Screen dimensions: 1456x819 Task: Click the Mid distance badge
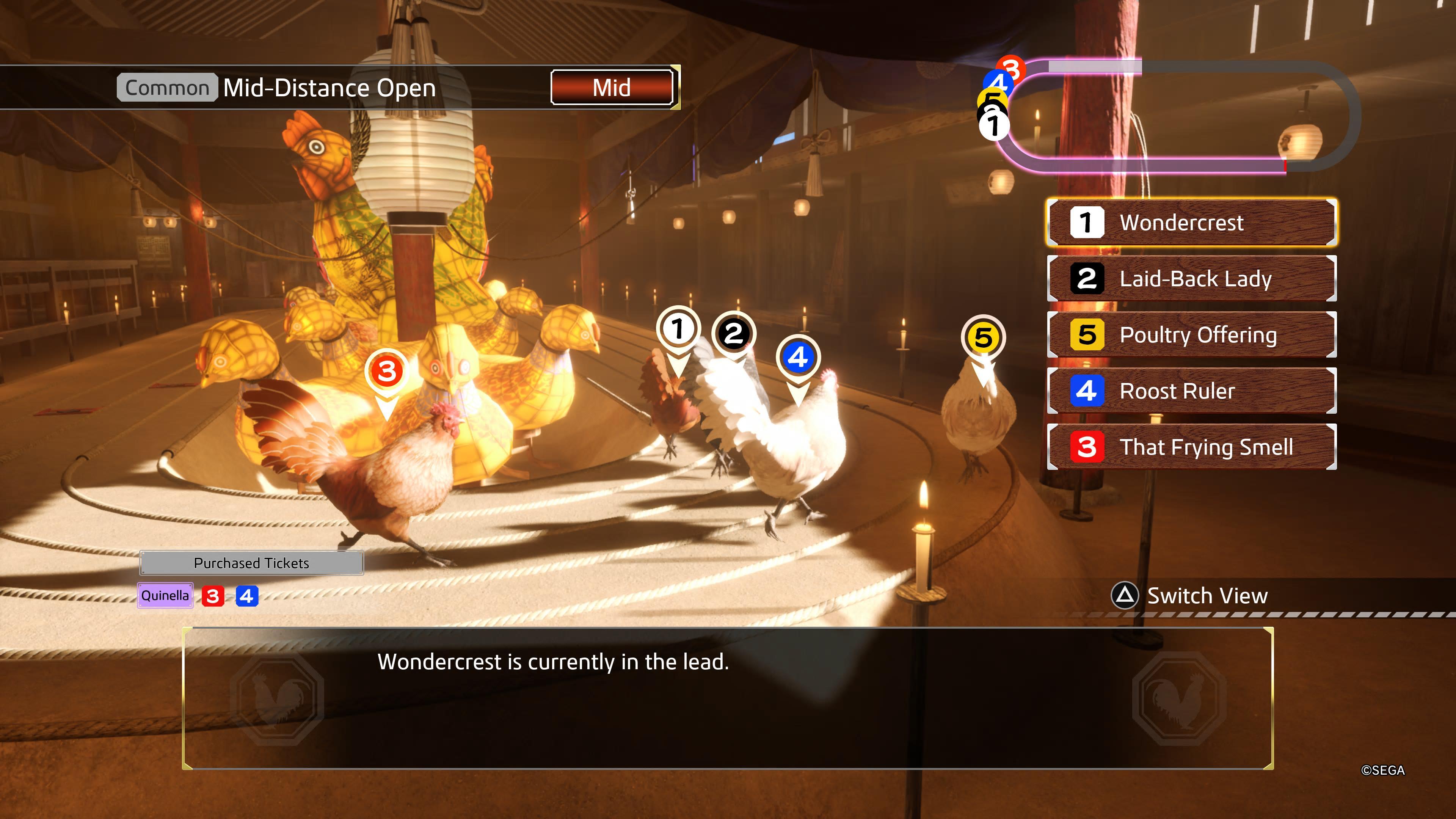coord(612,88)
